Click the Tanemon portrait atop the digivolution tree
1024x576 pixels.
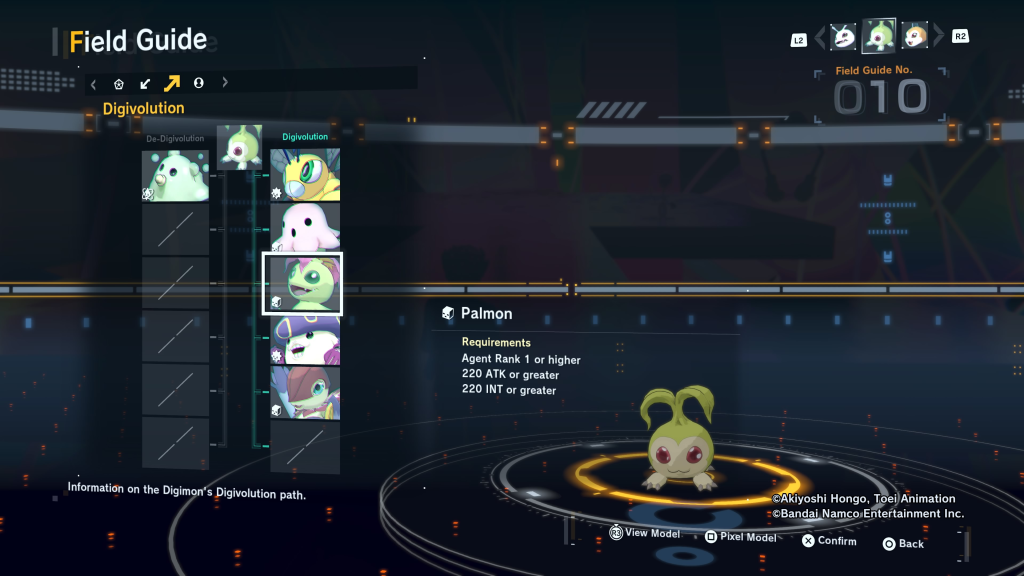coord(239,147)
